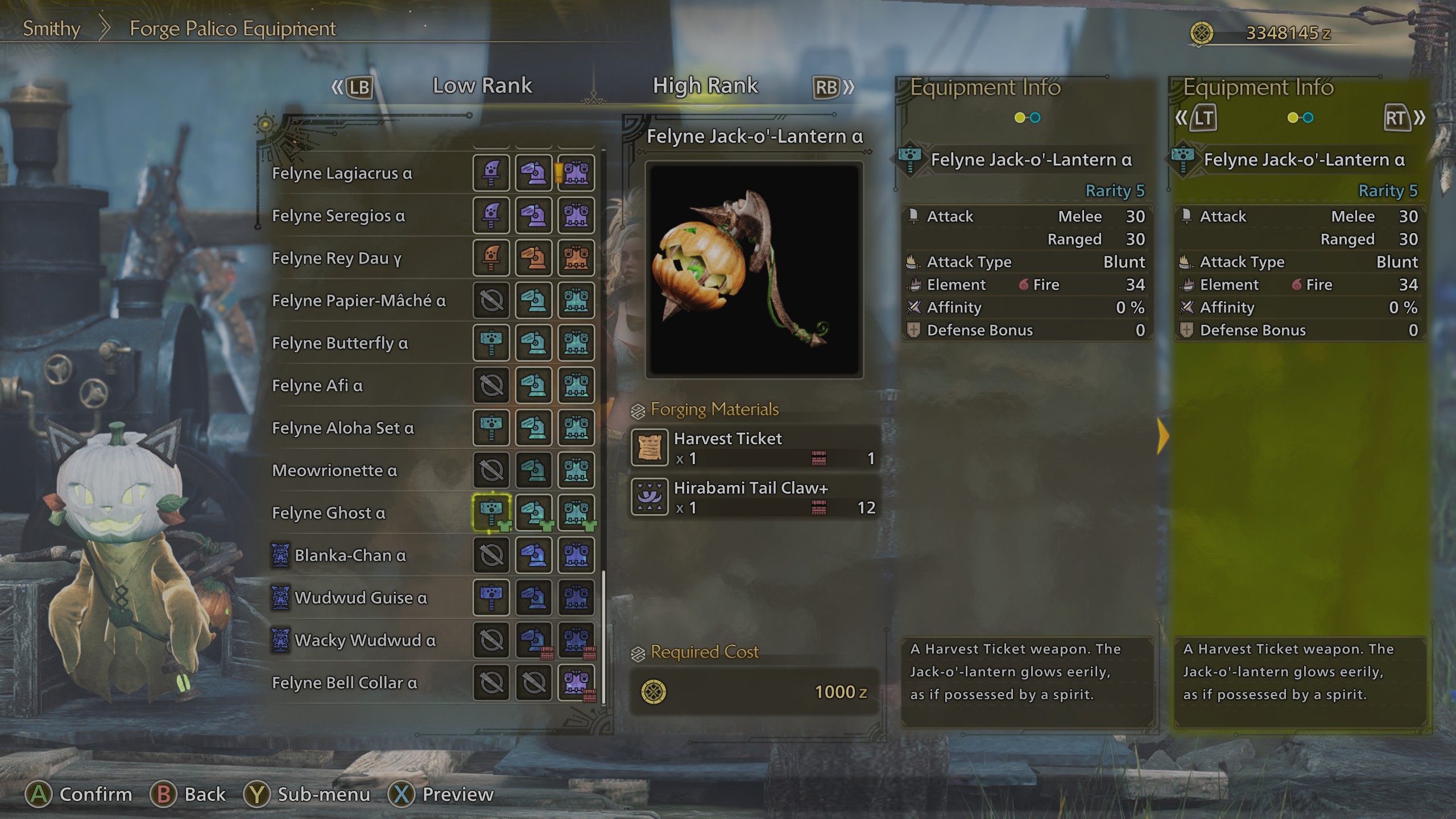This screenshot has width=1456, height=819.
Task: Select the Meowrionette α helmet icon
Action: [x=534, y=470]
